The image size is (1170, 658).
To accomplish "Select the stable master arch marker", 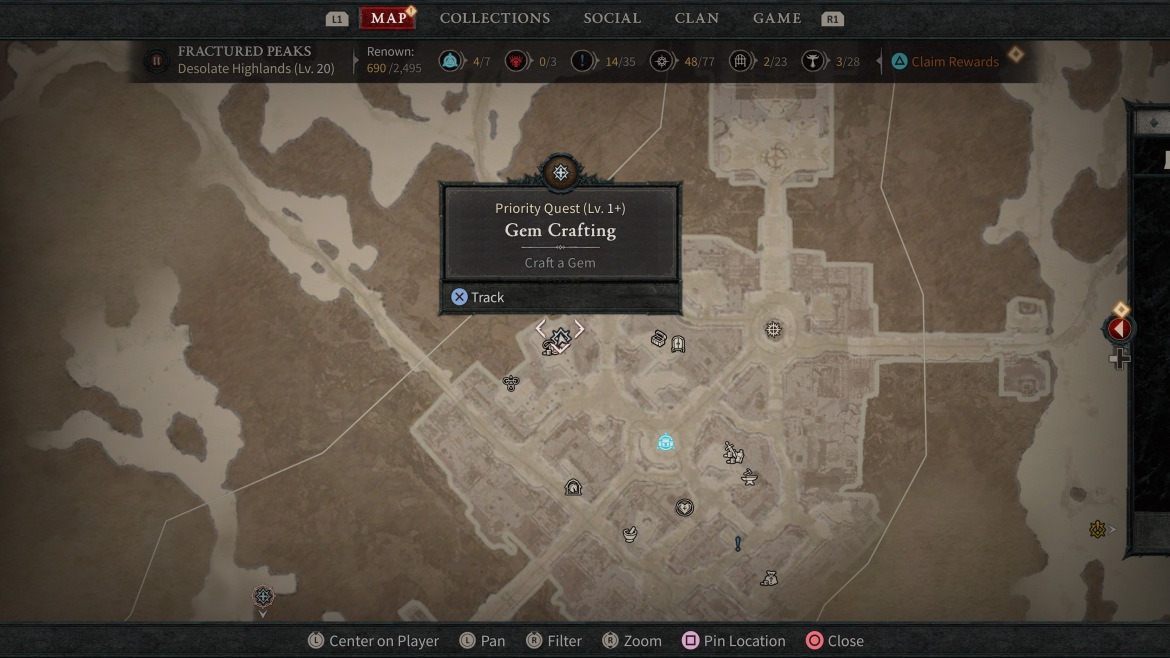I will click(573, 488).
